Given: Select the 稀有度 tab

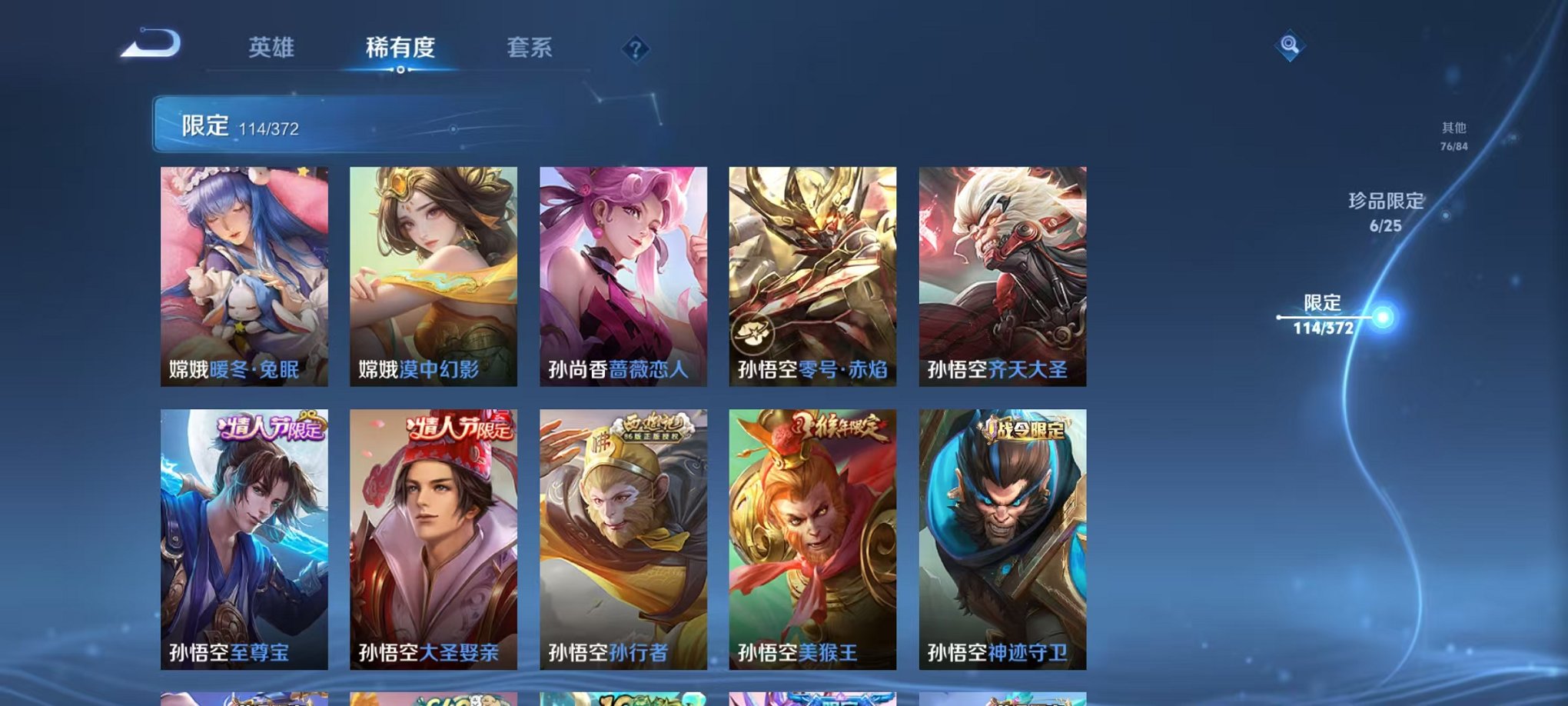Looking at the screenshot, I should pyautogui.click(x=400, y=48).
